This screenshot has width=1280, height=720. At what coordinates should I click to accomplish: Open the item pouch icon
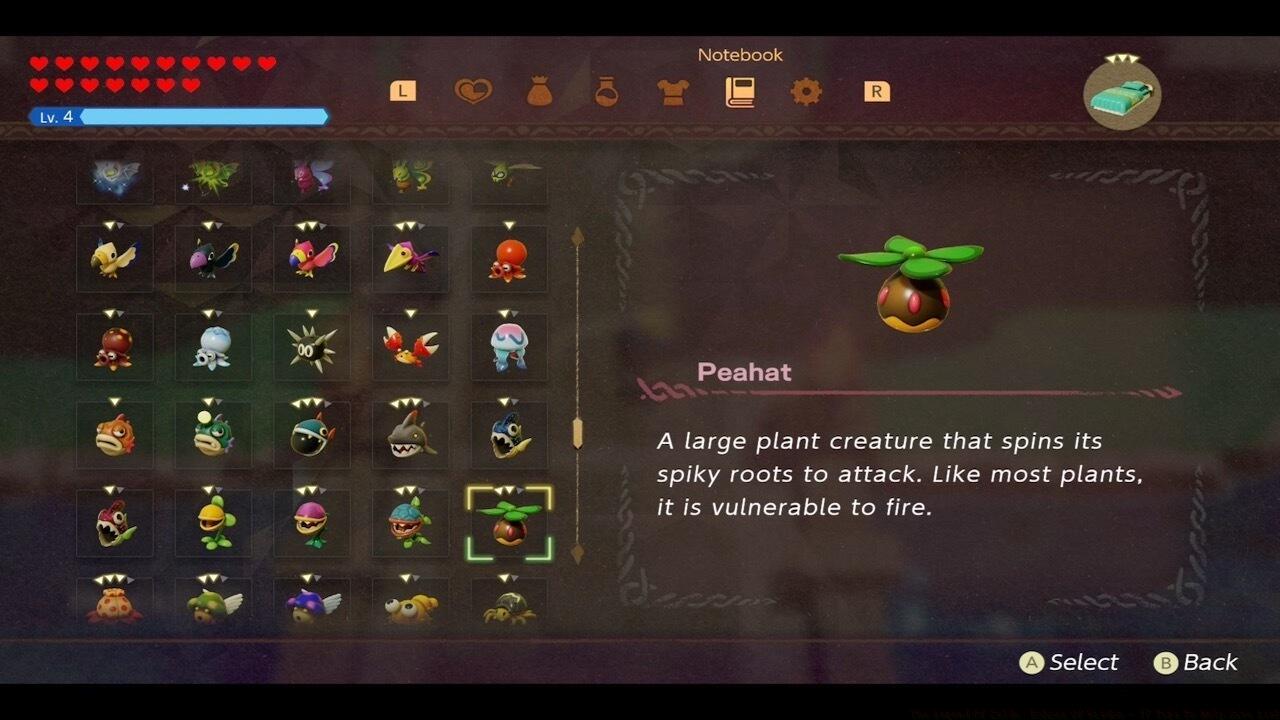coord(541,91)
